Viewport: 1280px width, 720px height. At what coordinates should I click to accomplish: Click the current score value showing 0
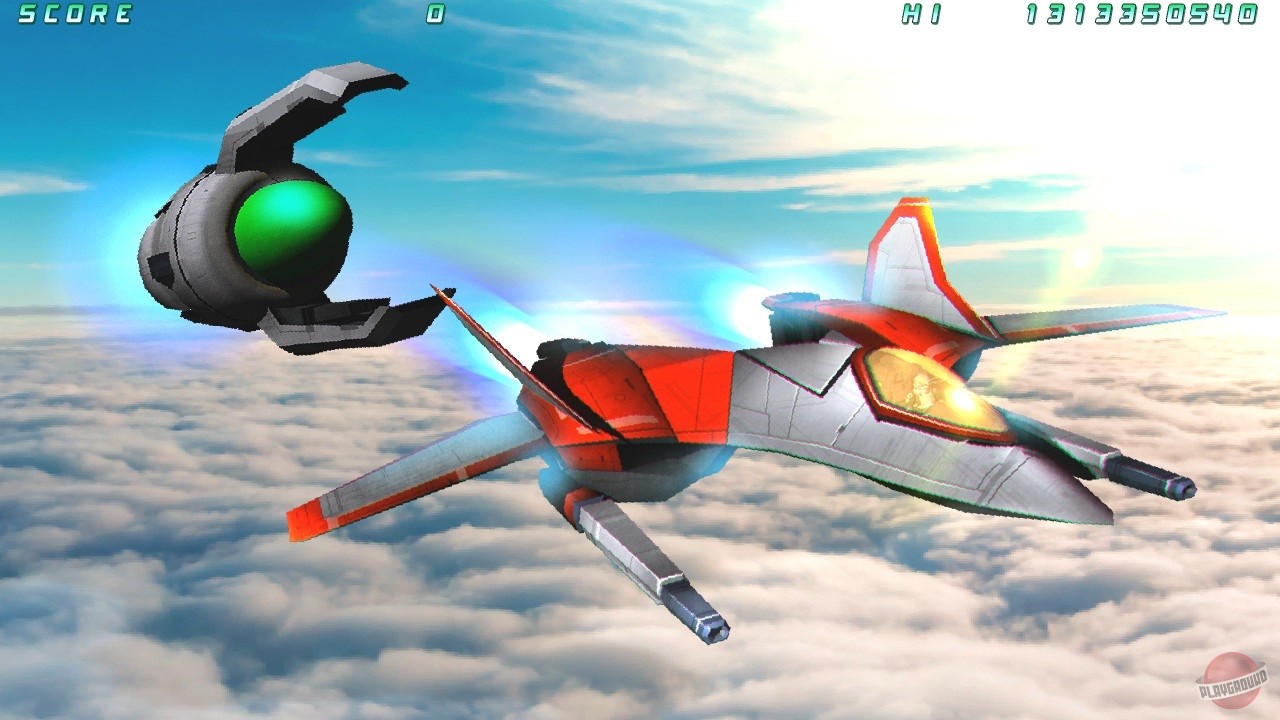pos(434,14)
